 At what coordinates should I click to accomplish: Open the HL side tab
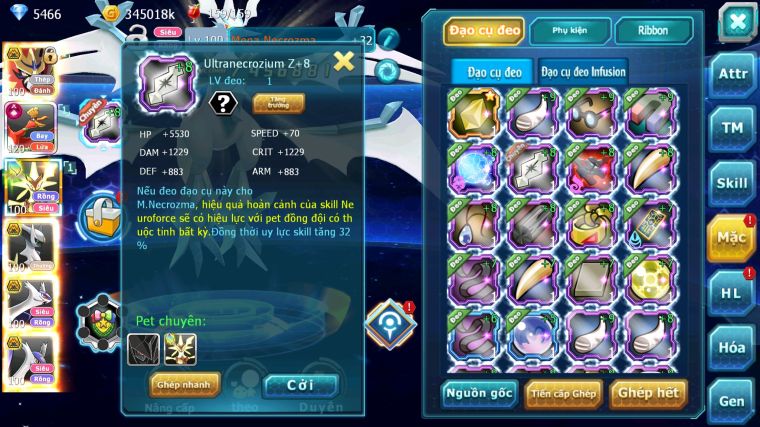pyautogui.click(x=733, y=293)
